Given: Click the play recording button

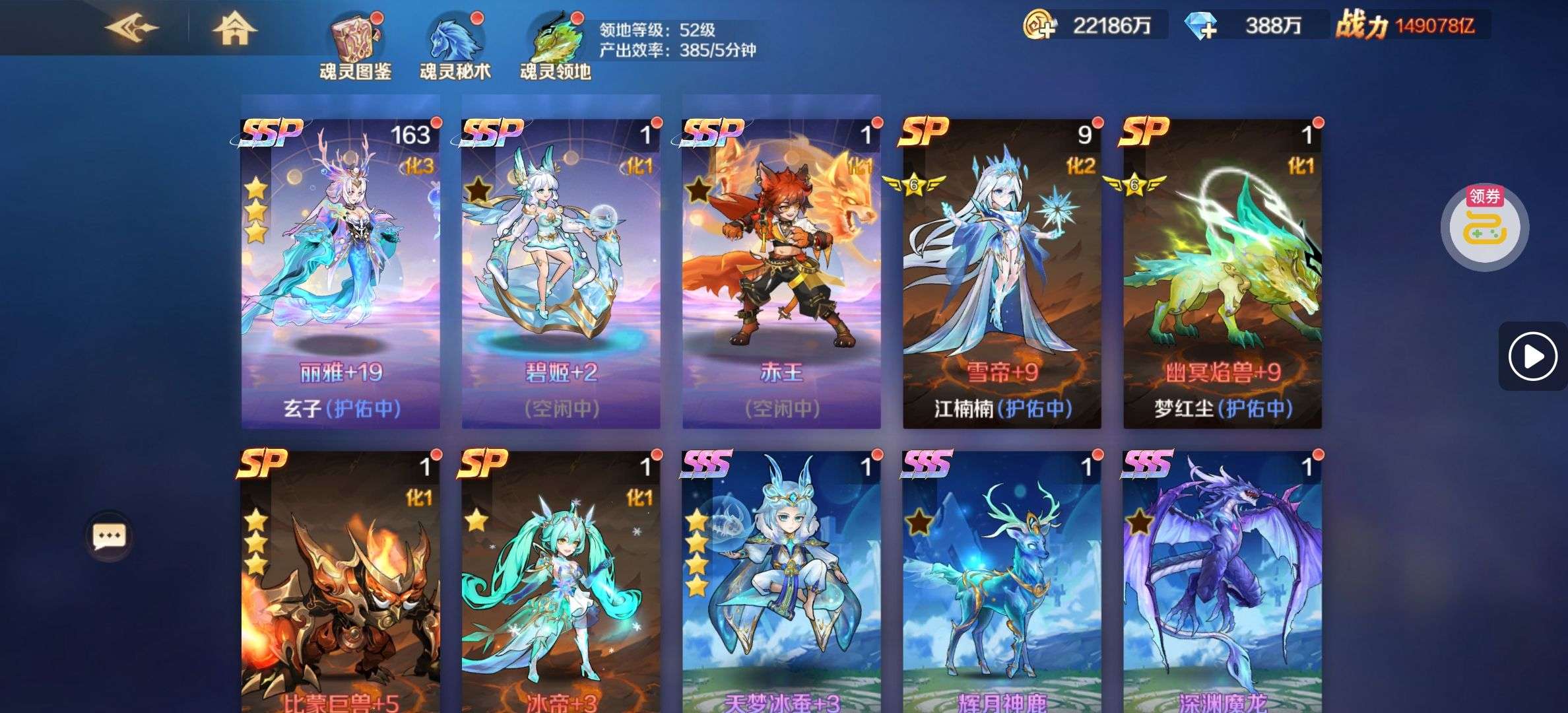Looking at the screenshot, I should click(x=1532, y=356).
